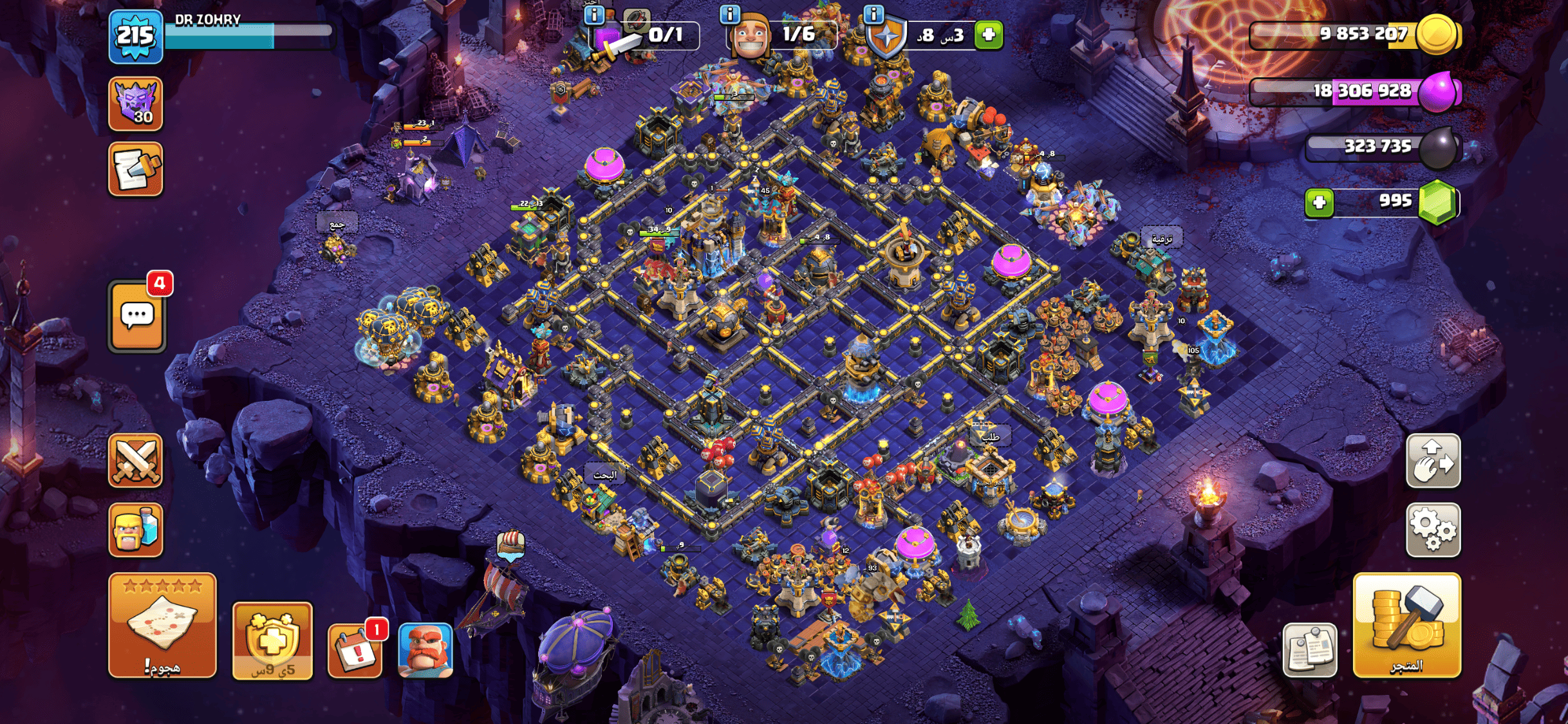Tap the crossed swords clan war button

click(x=136, y=461)
